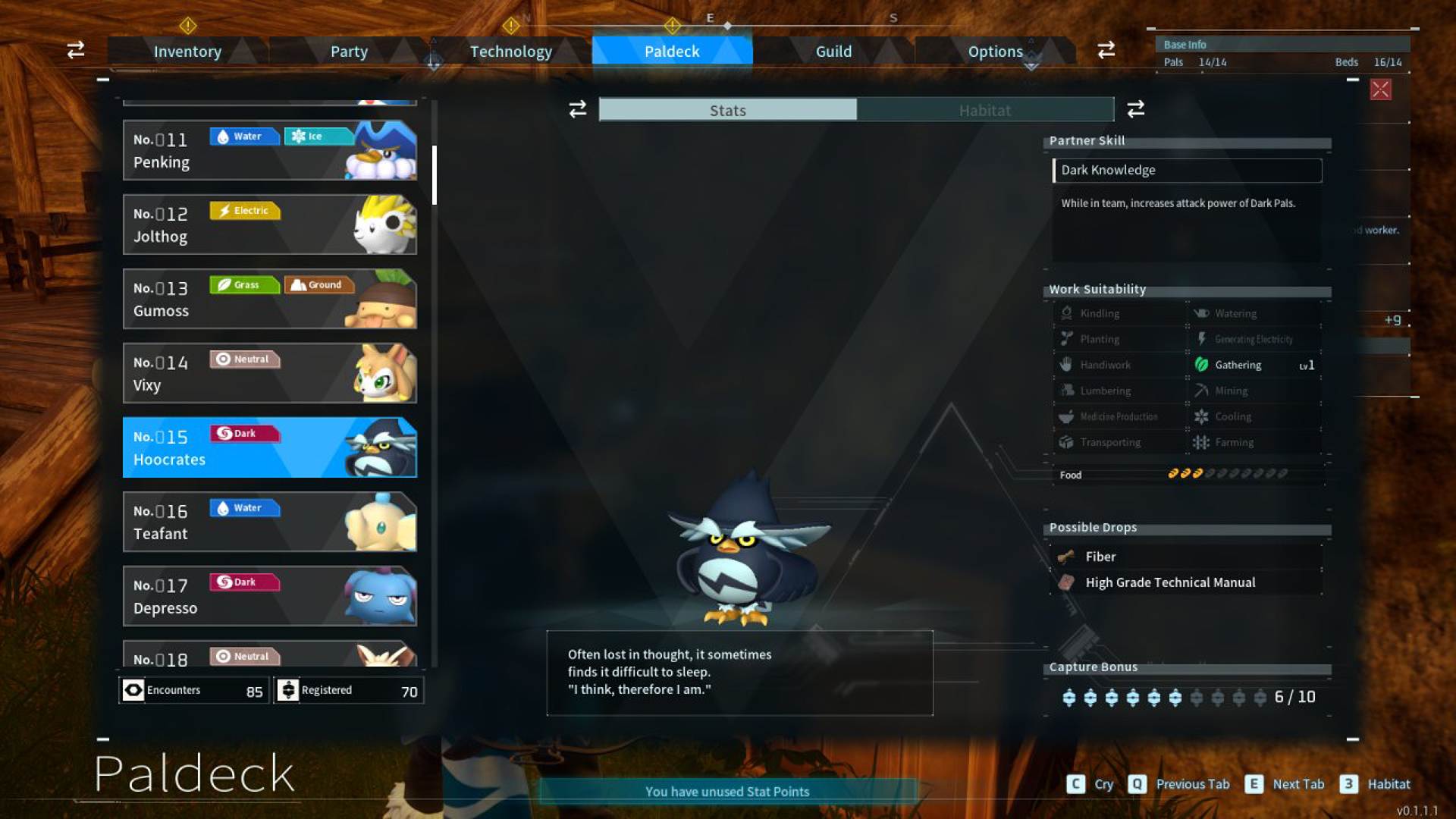The width and height of the screenshot is (1456, 819).
Task: Click the Water type badge on Teafant
Action: click(x=244, y=507)
